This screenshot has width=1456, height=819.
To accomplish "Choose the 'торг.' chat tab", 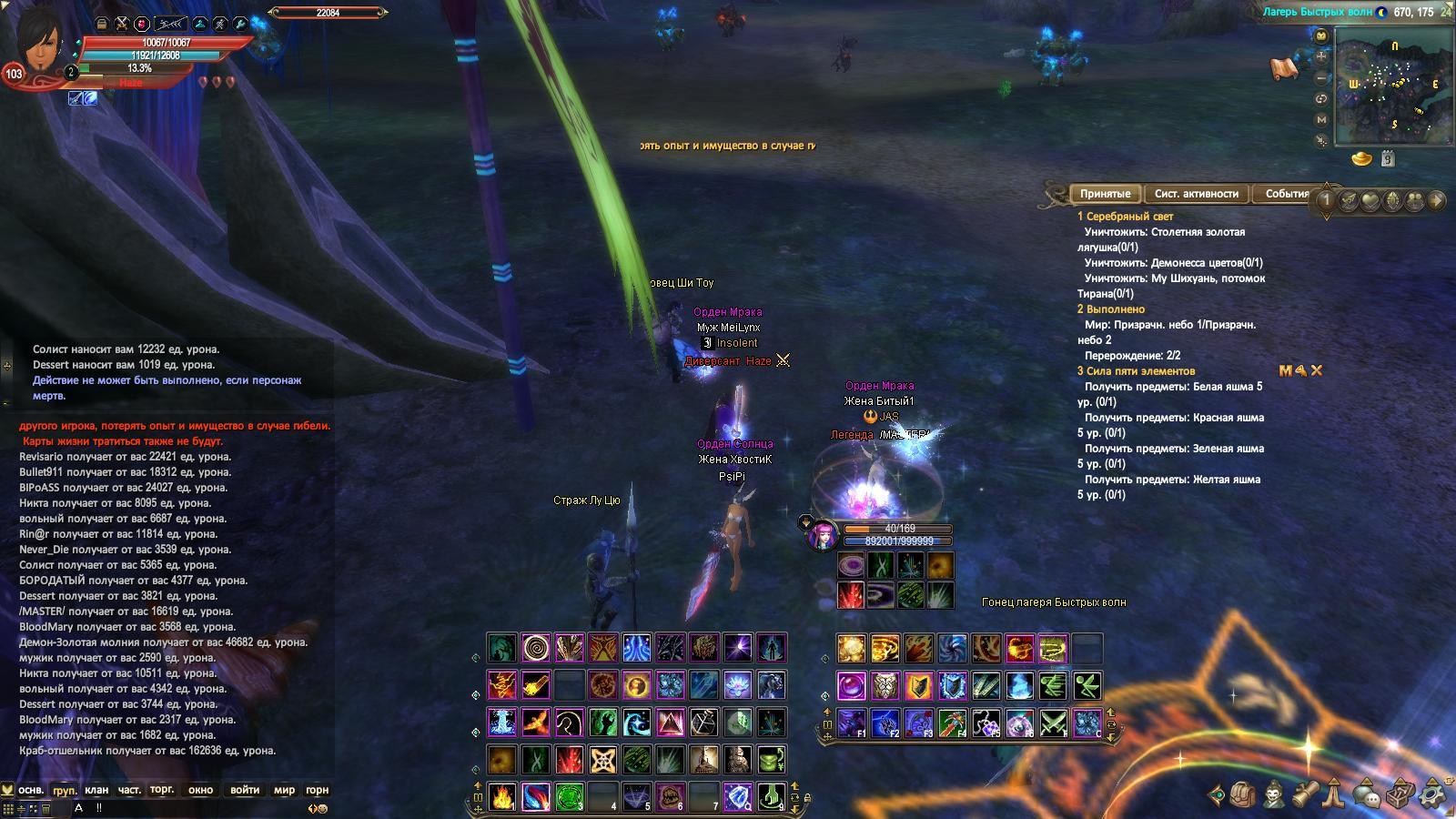I will click(x=162, y=790).
